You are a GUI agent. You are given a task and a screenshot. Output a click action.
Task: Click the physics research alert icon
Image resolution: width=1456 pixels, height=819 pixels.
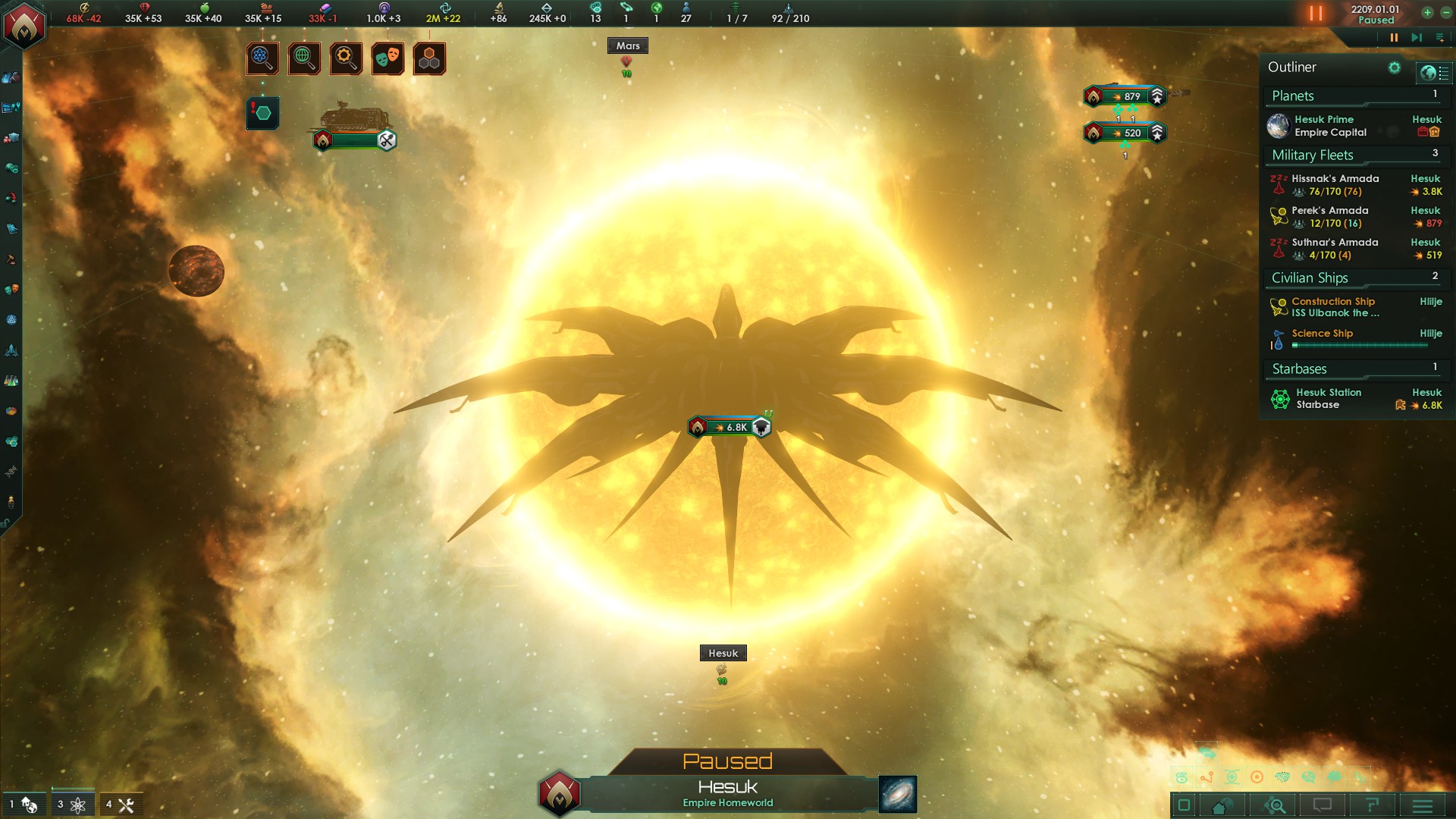point(262,58)
